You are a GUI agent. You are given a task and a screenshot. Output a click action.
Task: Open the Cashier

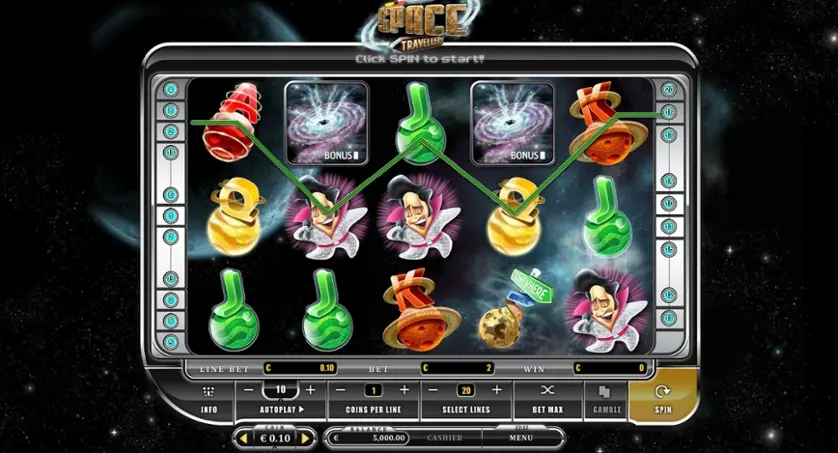(x=444, y=438)
